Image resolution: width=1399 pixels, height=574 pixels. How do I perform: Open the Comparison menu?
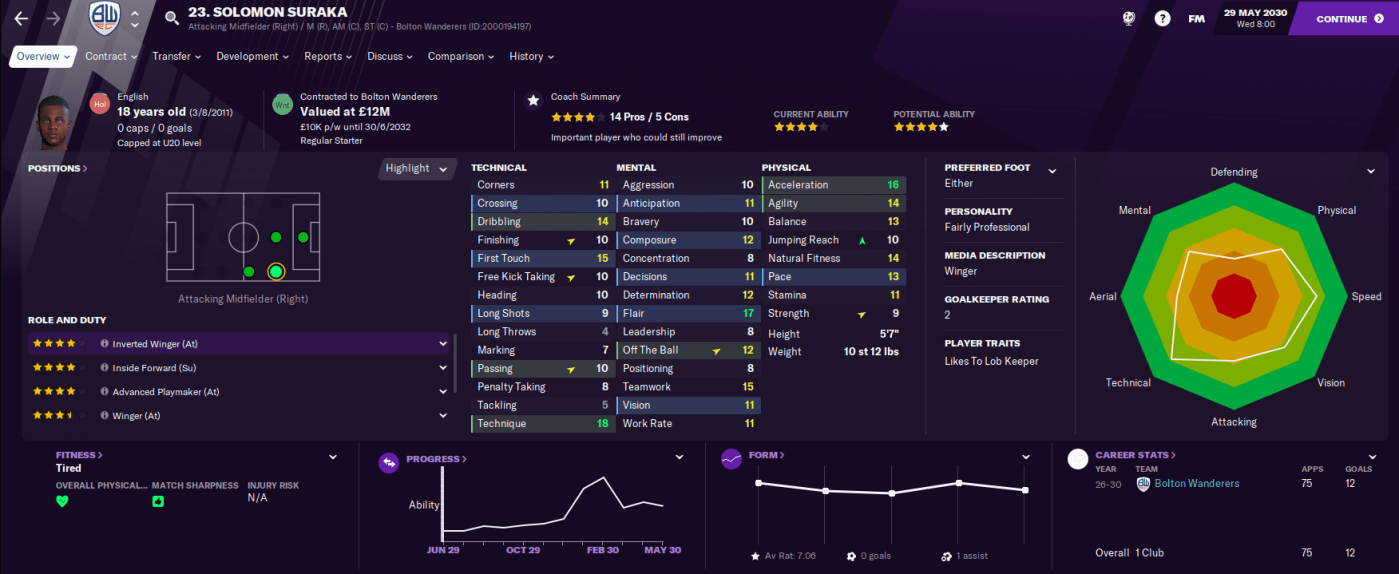(461, 57)
